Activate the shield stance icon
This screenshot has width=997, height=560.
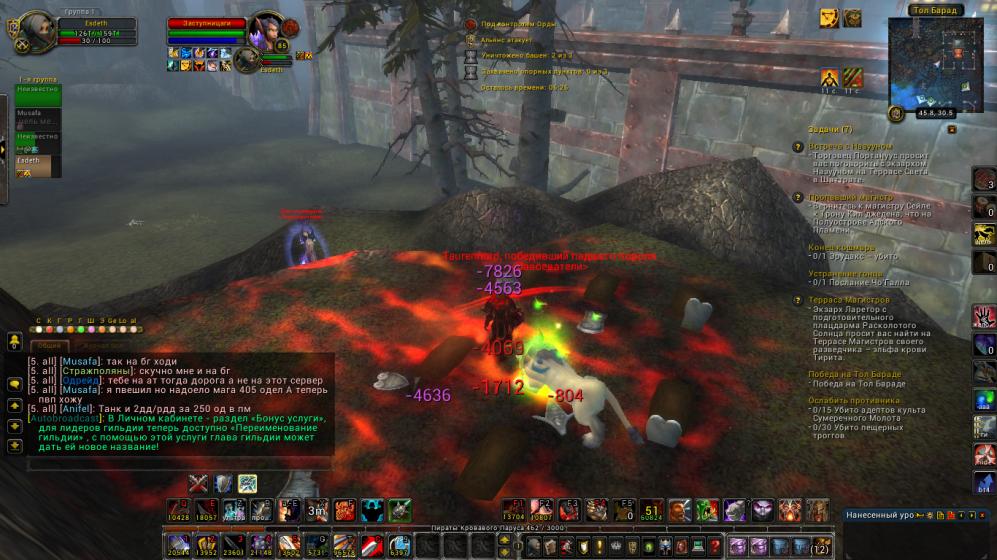coord(223,483)
